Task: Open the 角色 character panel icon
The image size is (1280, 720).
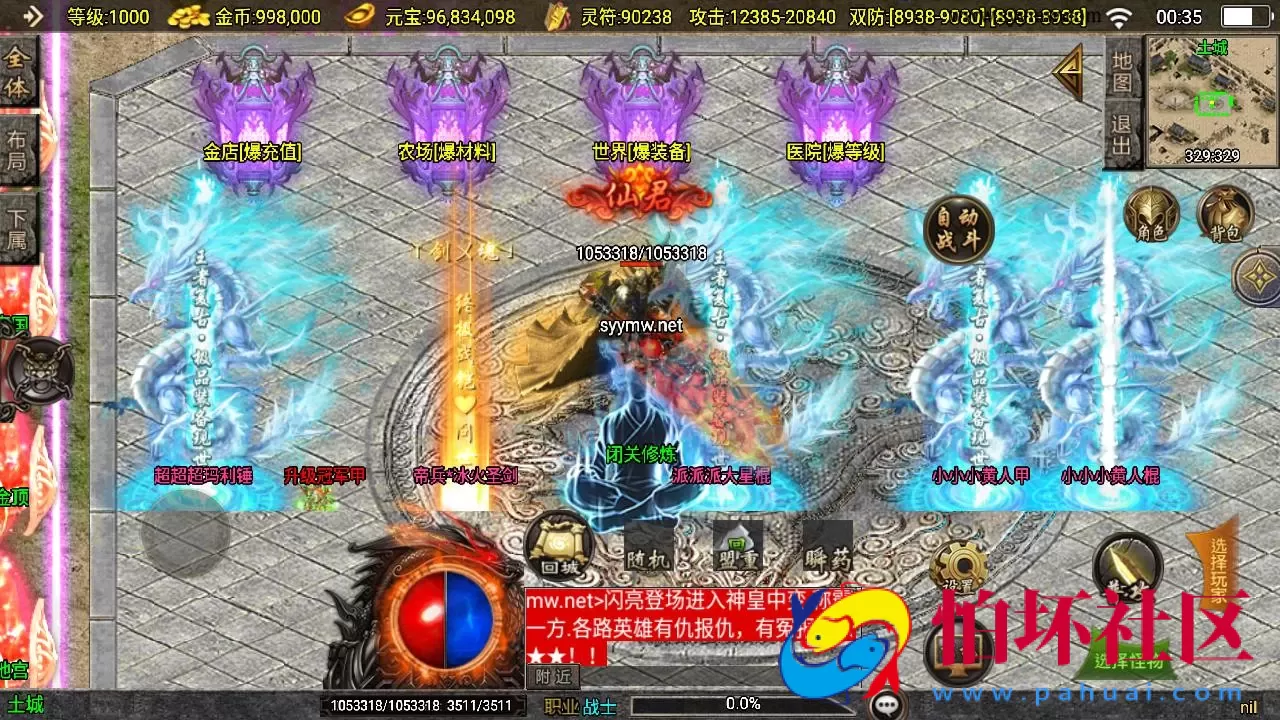Action: coord(1150,215)
